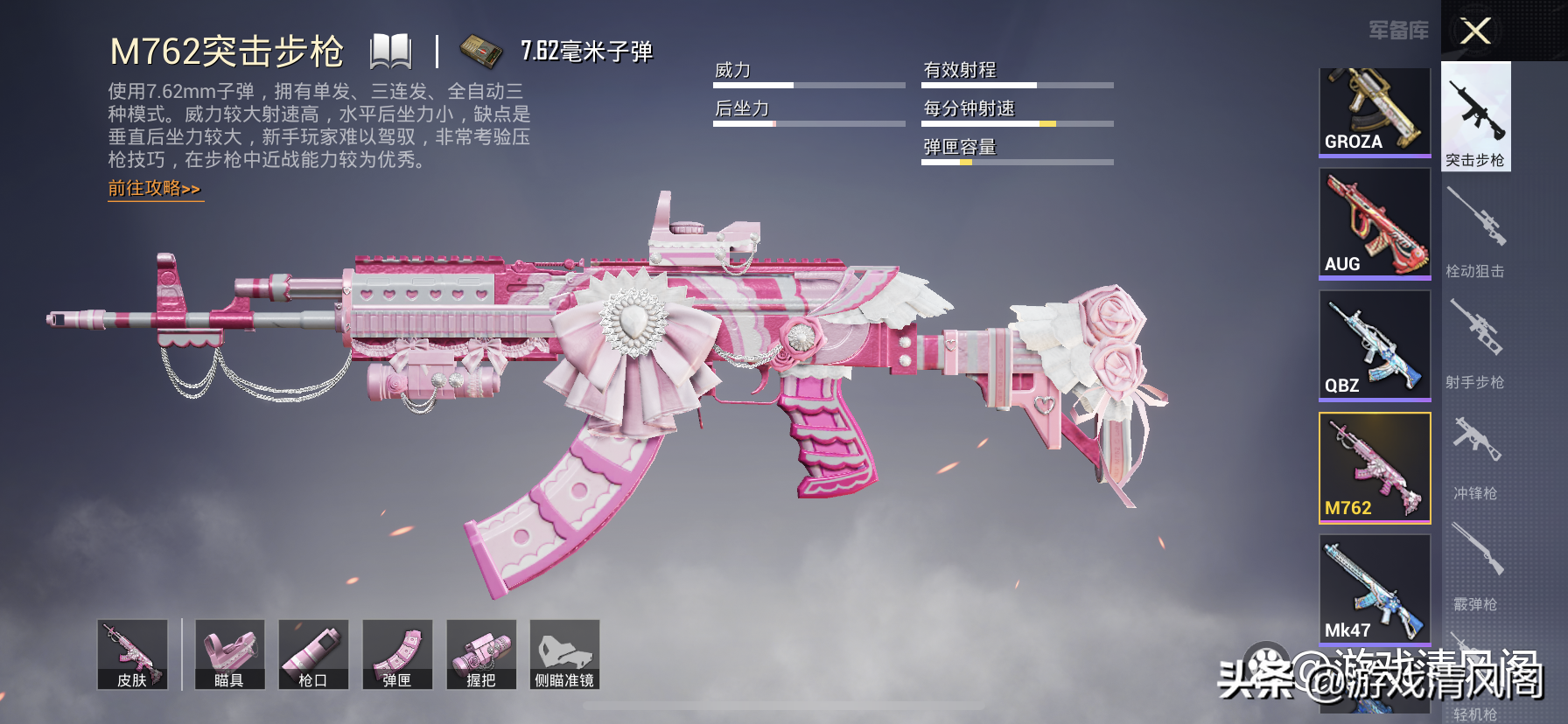Close the armory screen with the X

1475,31
